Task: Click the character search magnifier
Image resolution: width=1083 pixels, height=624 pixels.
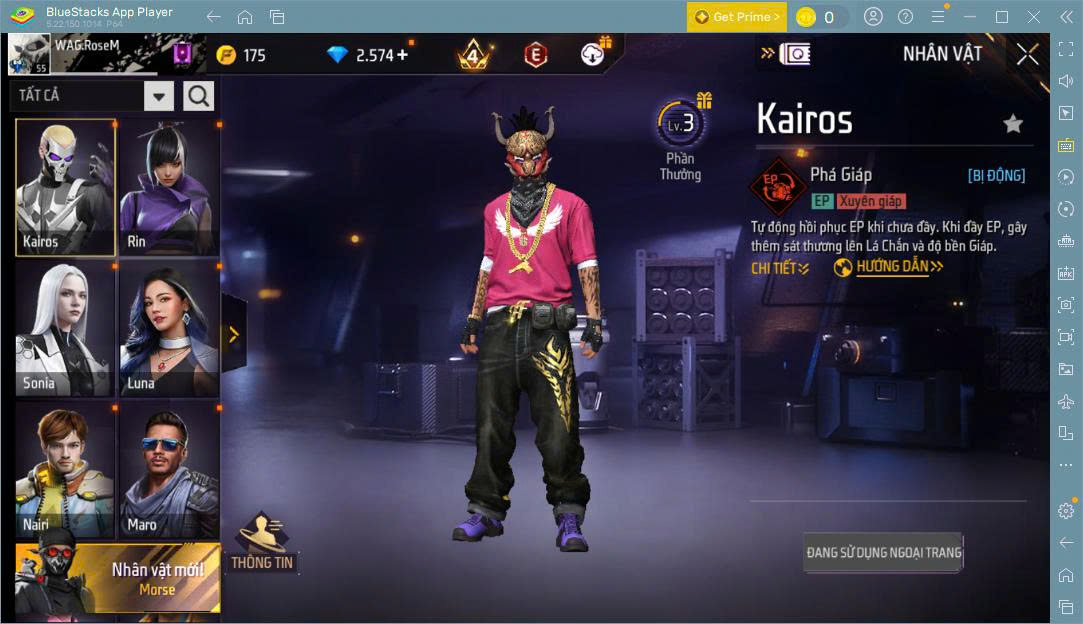Action: [x=199, y=96]
